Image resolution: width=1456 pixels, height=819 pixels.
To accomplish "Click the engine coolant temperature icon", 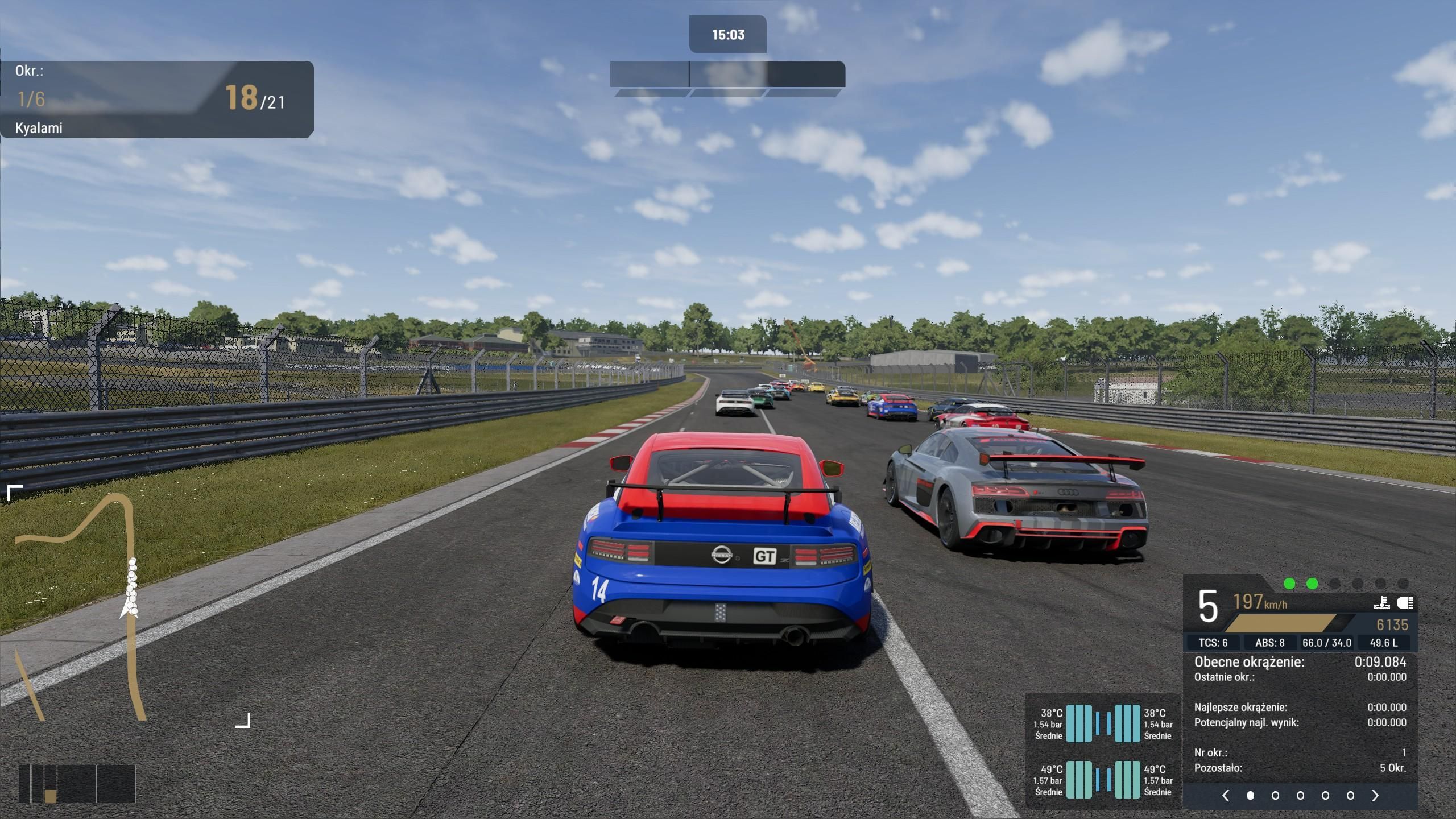I will click(x=1383, y=603).
